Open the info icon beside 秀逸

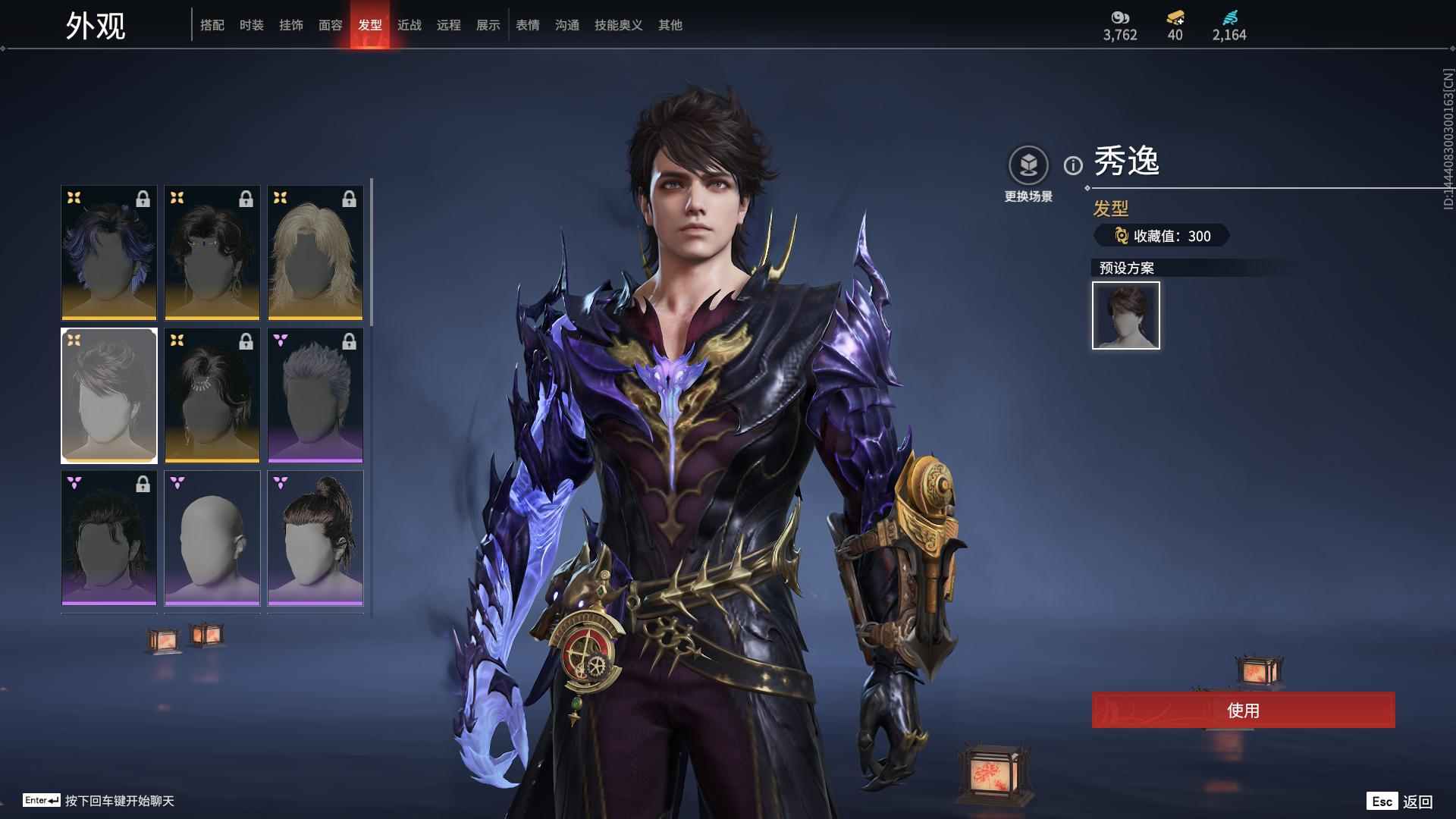(x=1072, y=165)
